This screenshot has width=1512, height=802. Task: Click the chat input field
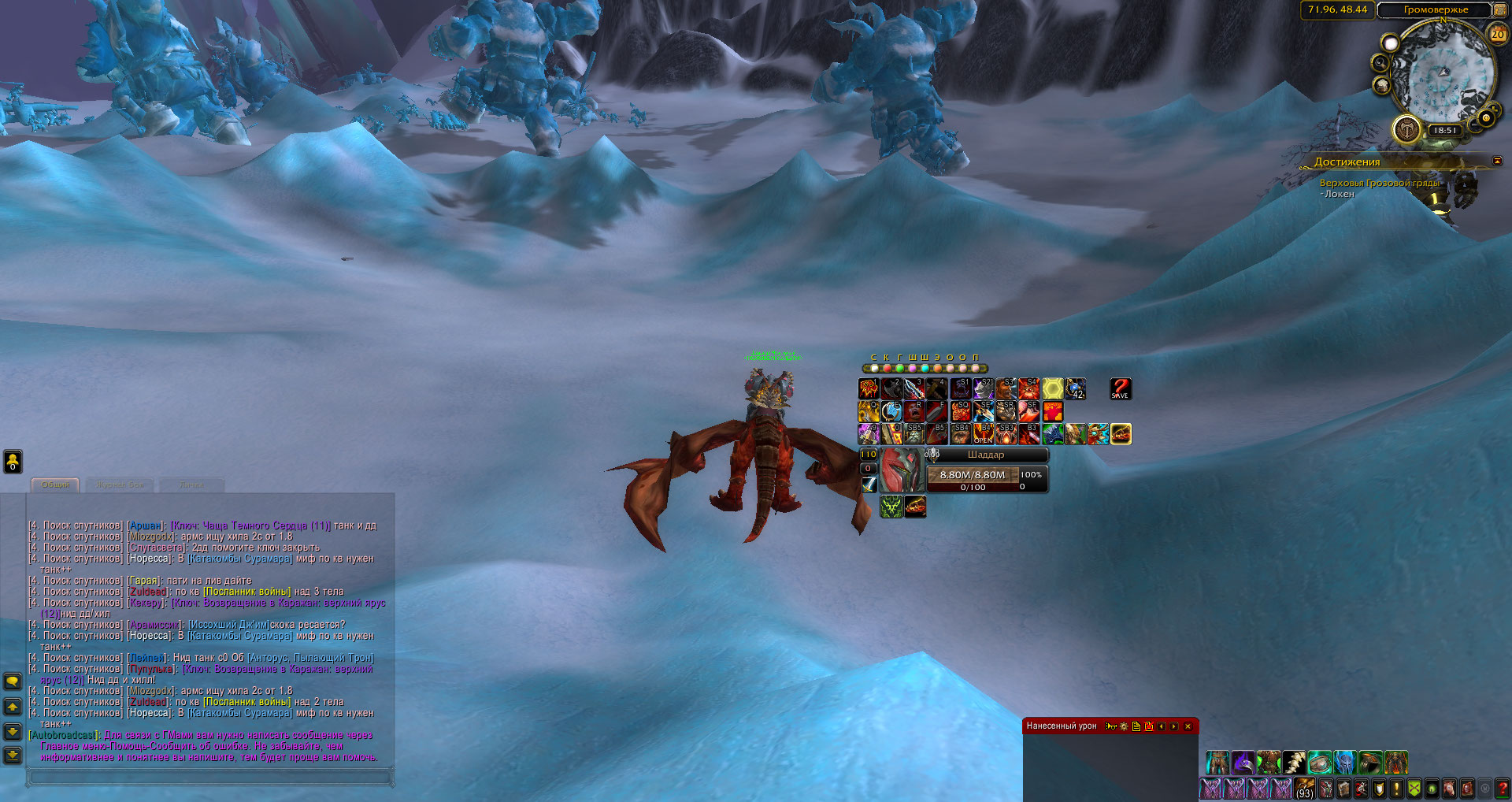coord(209,778)
